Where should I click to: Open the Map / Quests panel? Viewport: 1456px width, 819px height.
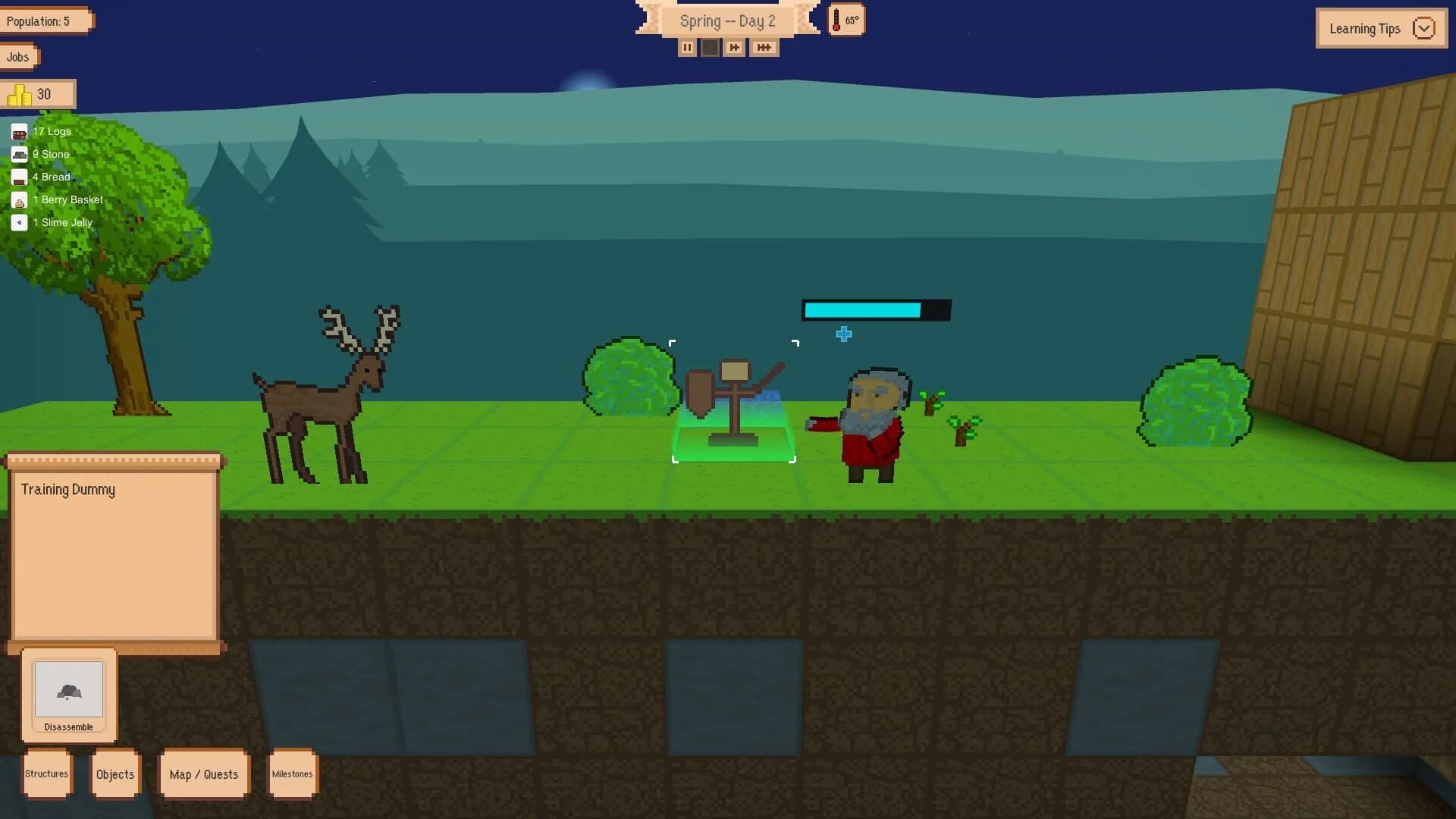[203, 773]
